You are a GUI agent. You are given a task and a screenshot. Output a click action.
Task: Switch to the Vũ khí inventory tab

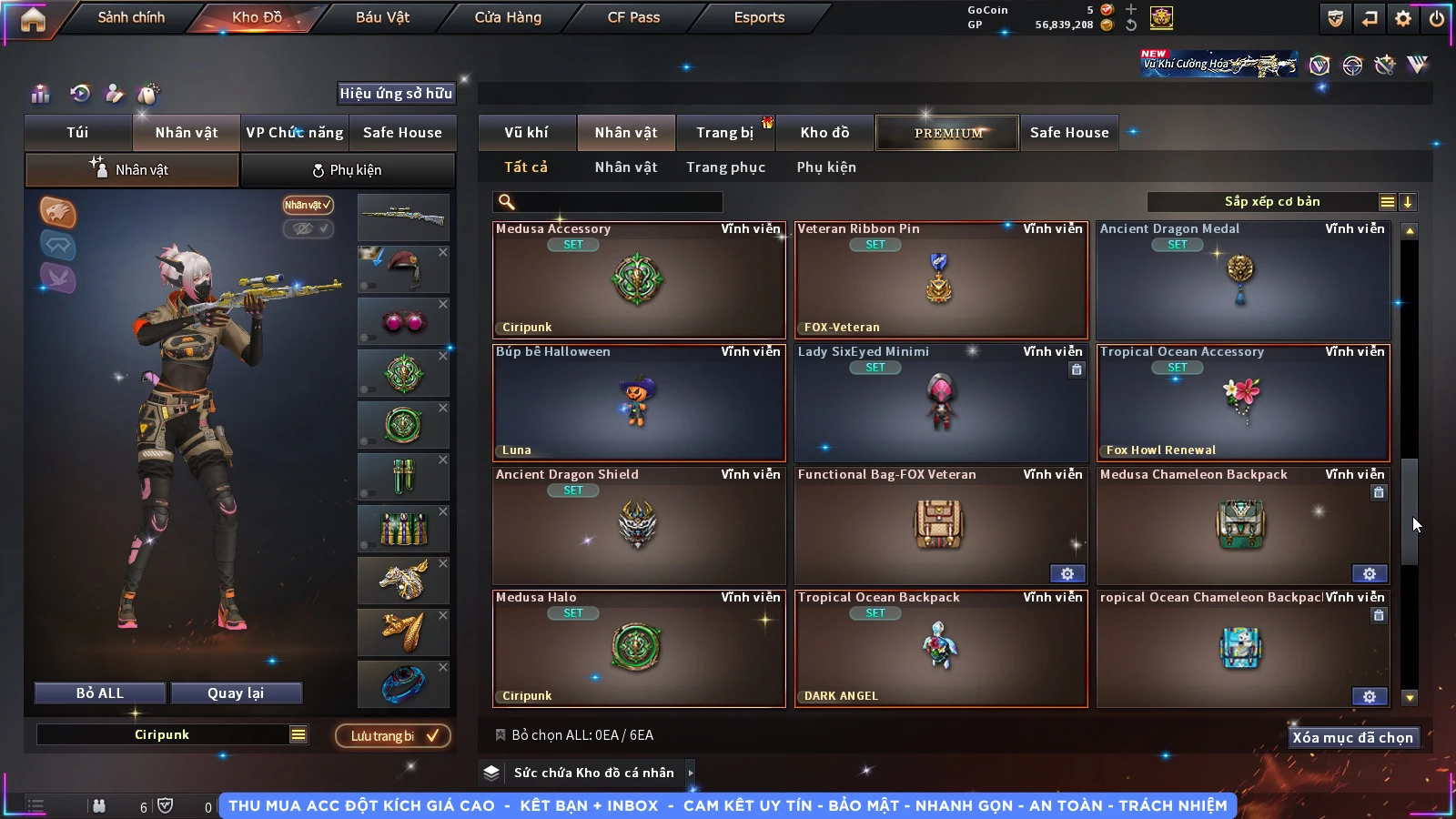526,133
